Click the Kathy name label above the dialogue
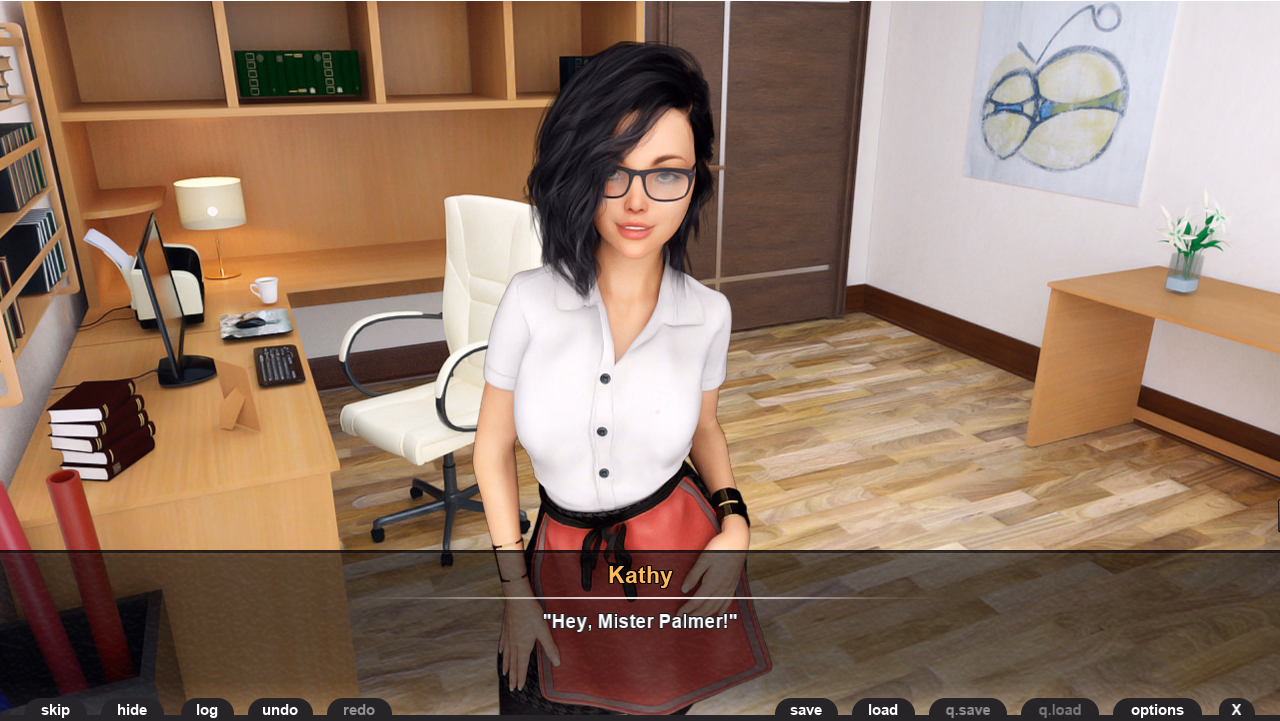 point(639,576)
